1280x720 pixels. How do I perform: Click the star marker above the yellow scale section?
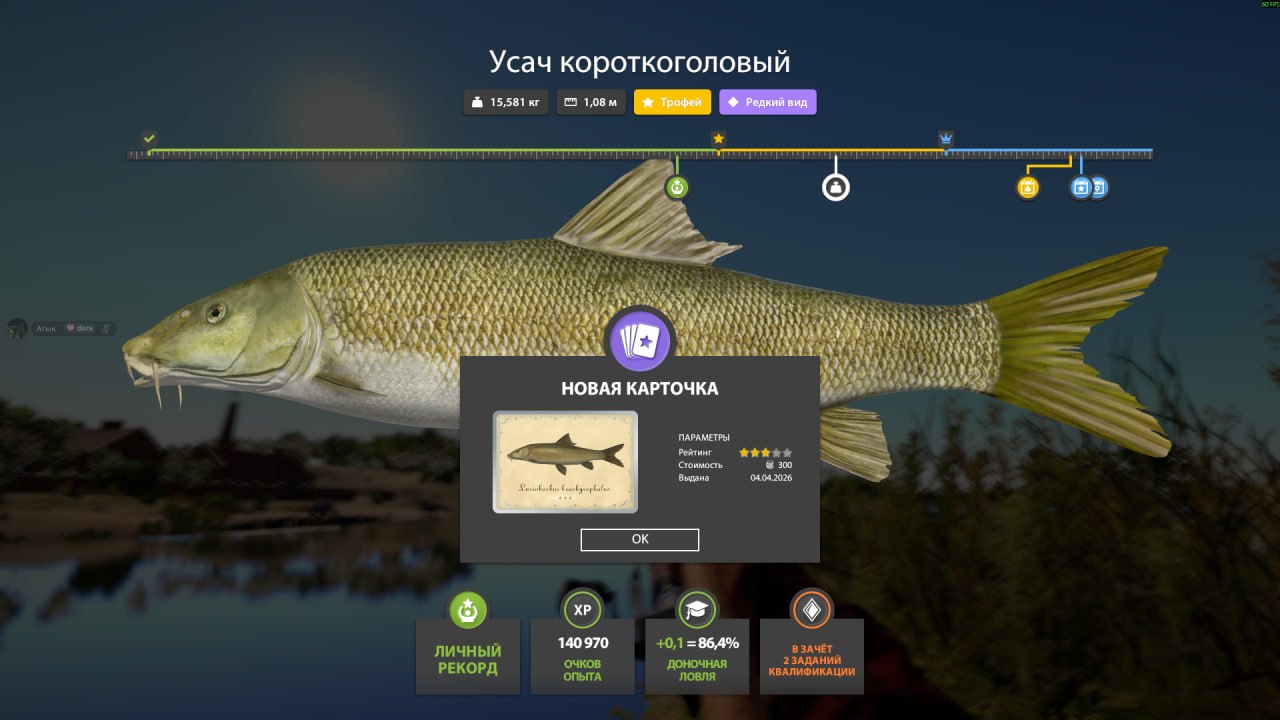718,139
